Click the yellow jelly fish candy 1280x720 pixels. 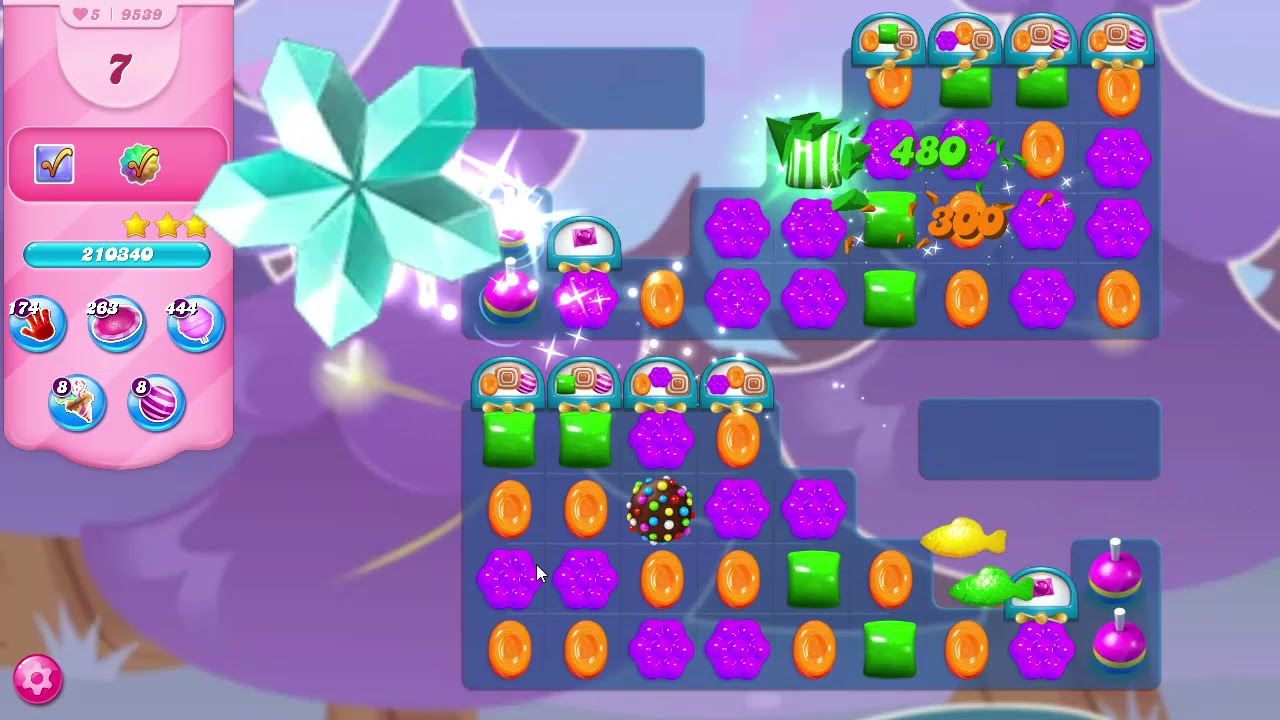click(965, 538)
